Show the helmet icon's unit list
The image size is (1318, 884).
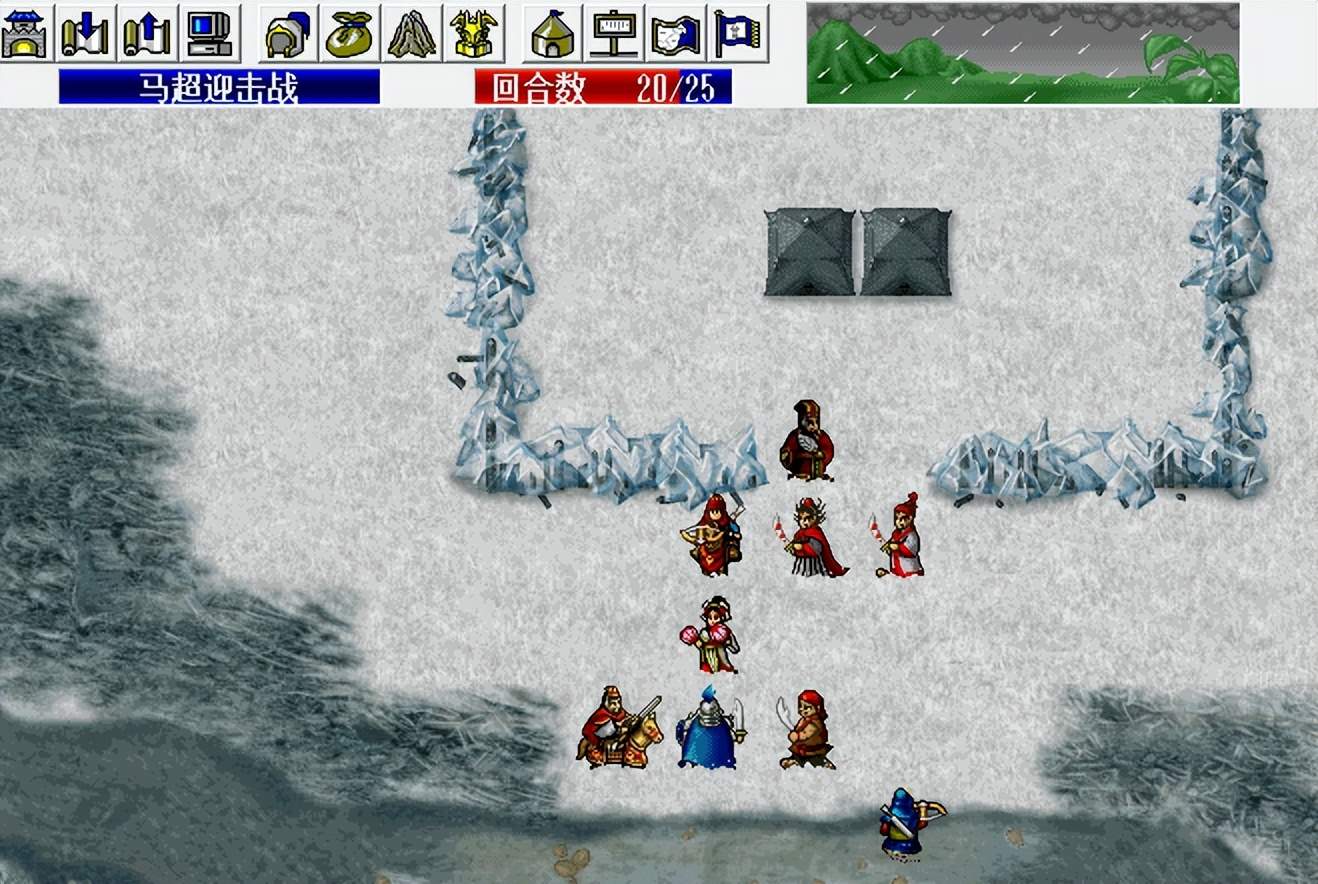[288, 33]
